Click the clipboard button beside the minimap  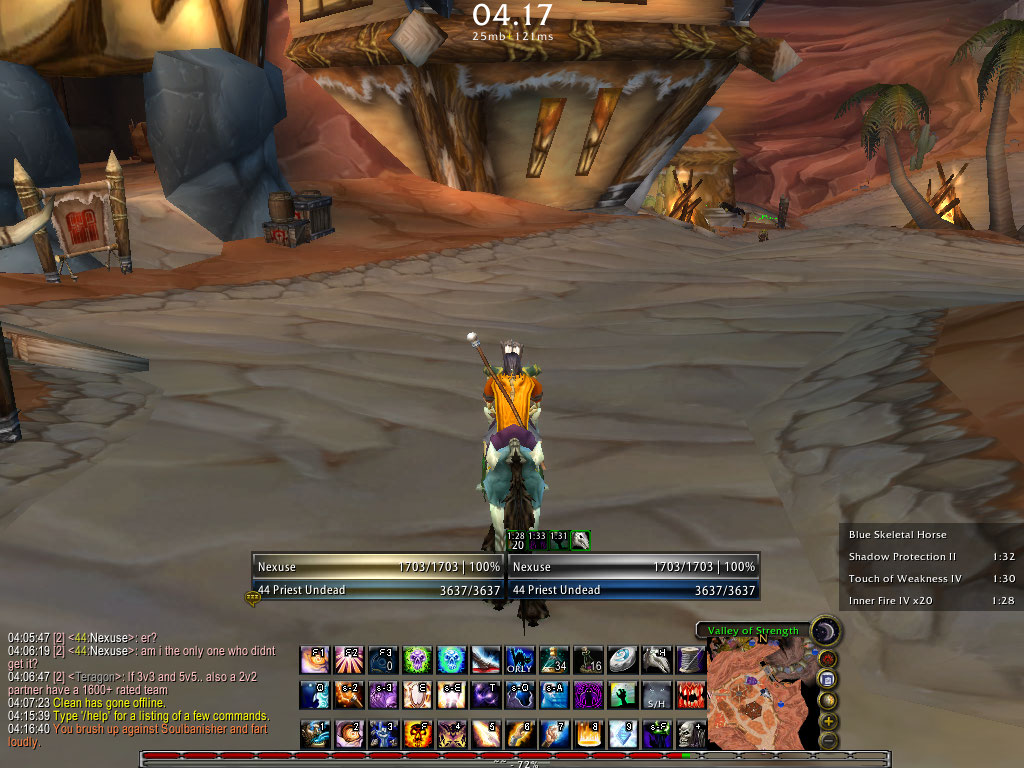click(828, 679)
